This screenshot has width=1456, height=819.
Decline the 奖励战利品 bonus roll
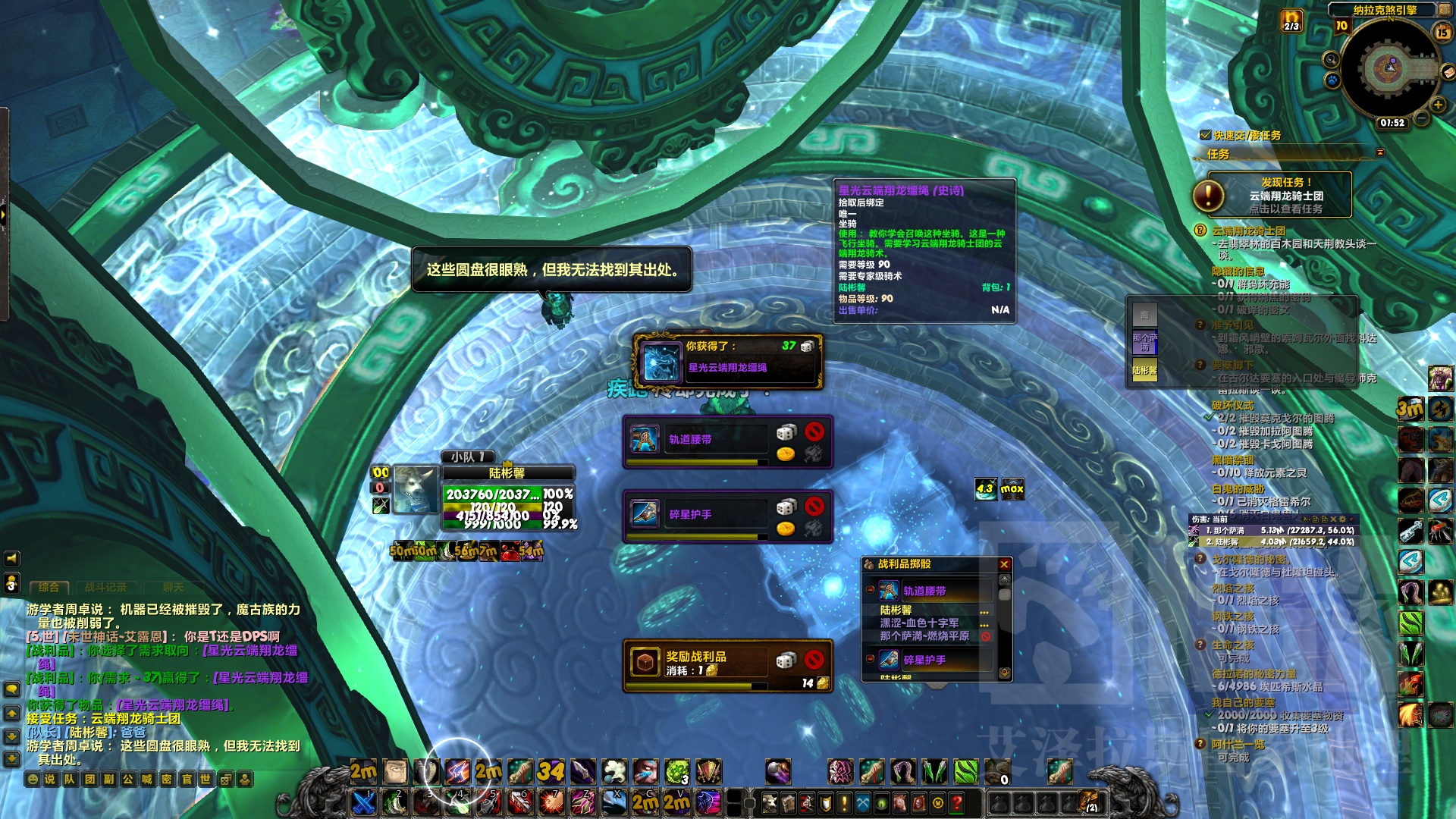click(814, 659)
